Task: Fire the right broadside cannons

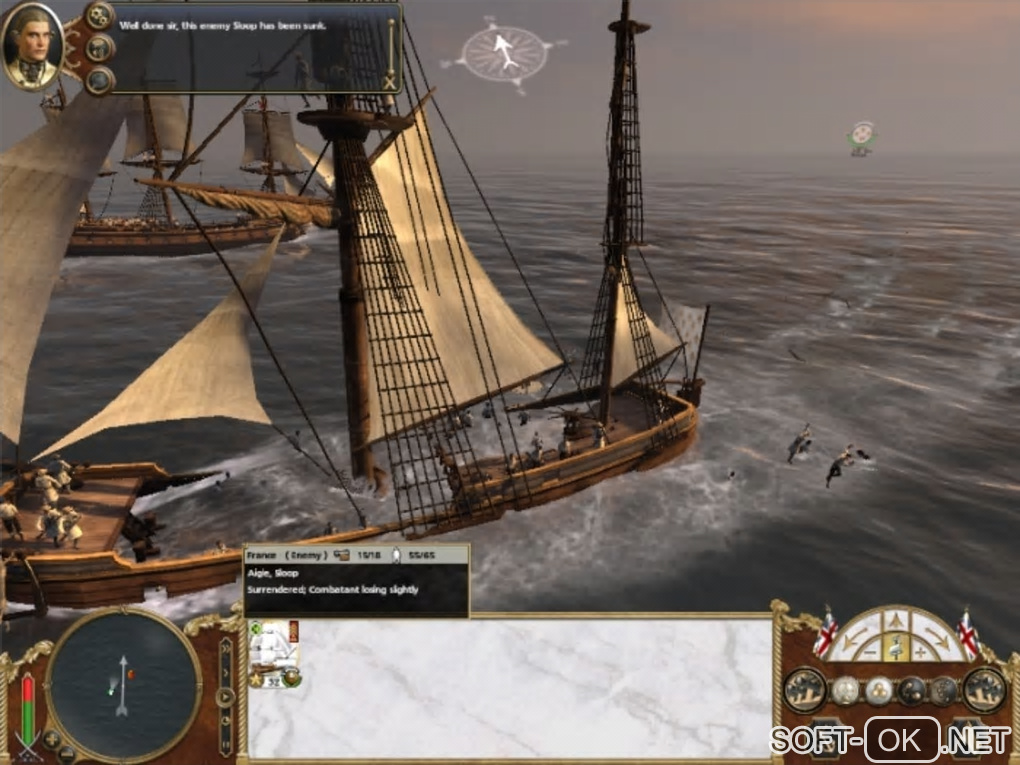Action: pos(984,689)
